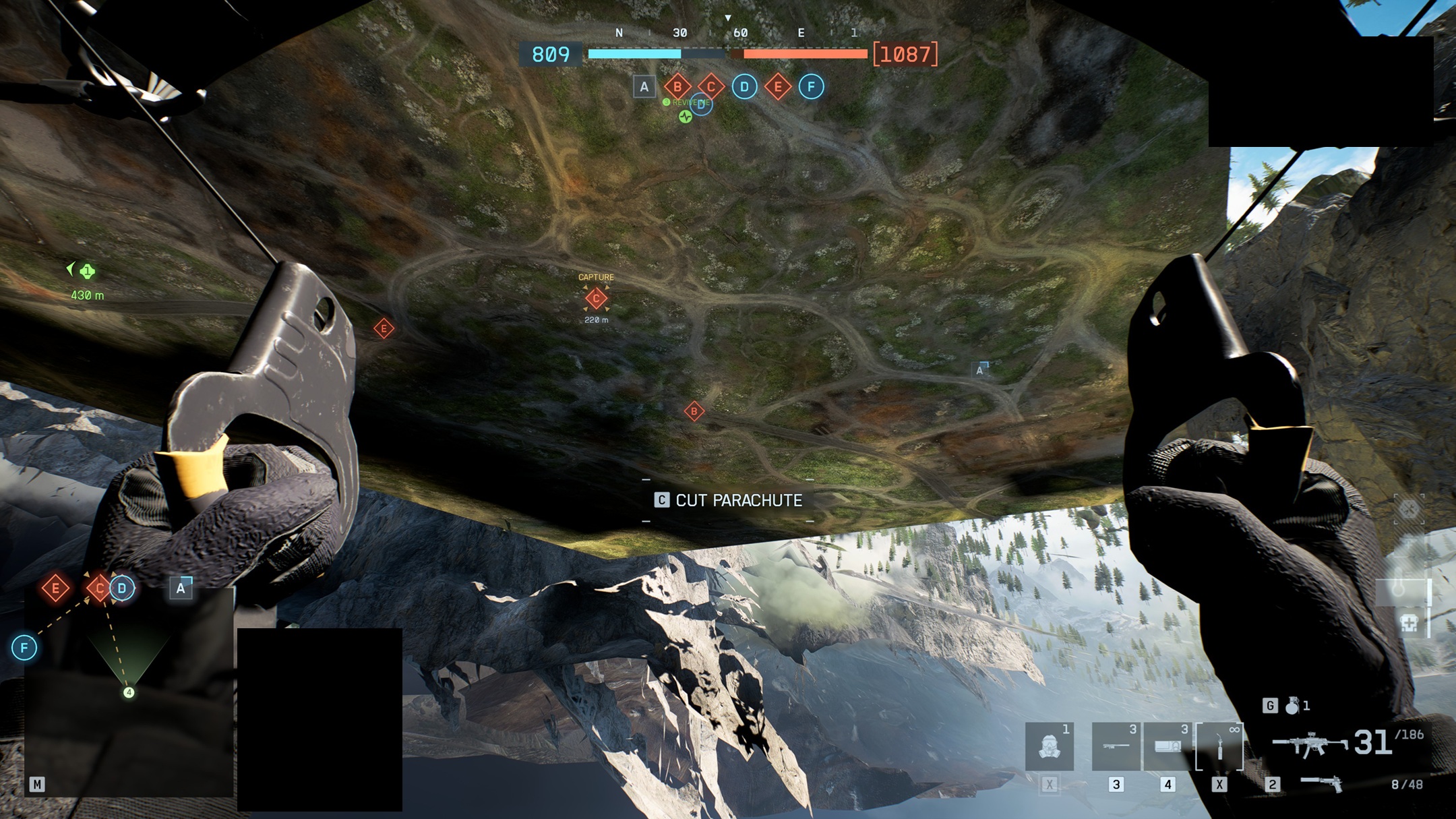Choose the launcher gadget slot

[1116, 747]
